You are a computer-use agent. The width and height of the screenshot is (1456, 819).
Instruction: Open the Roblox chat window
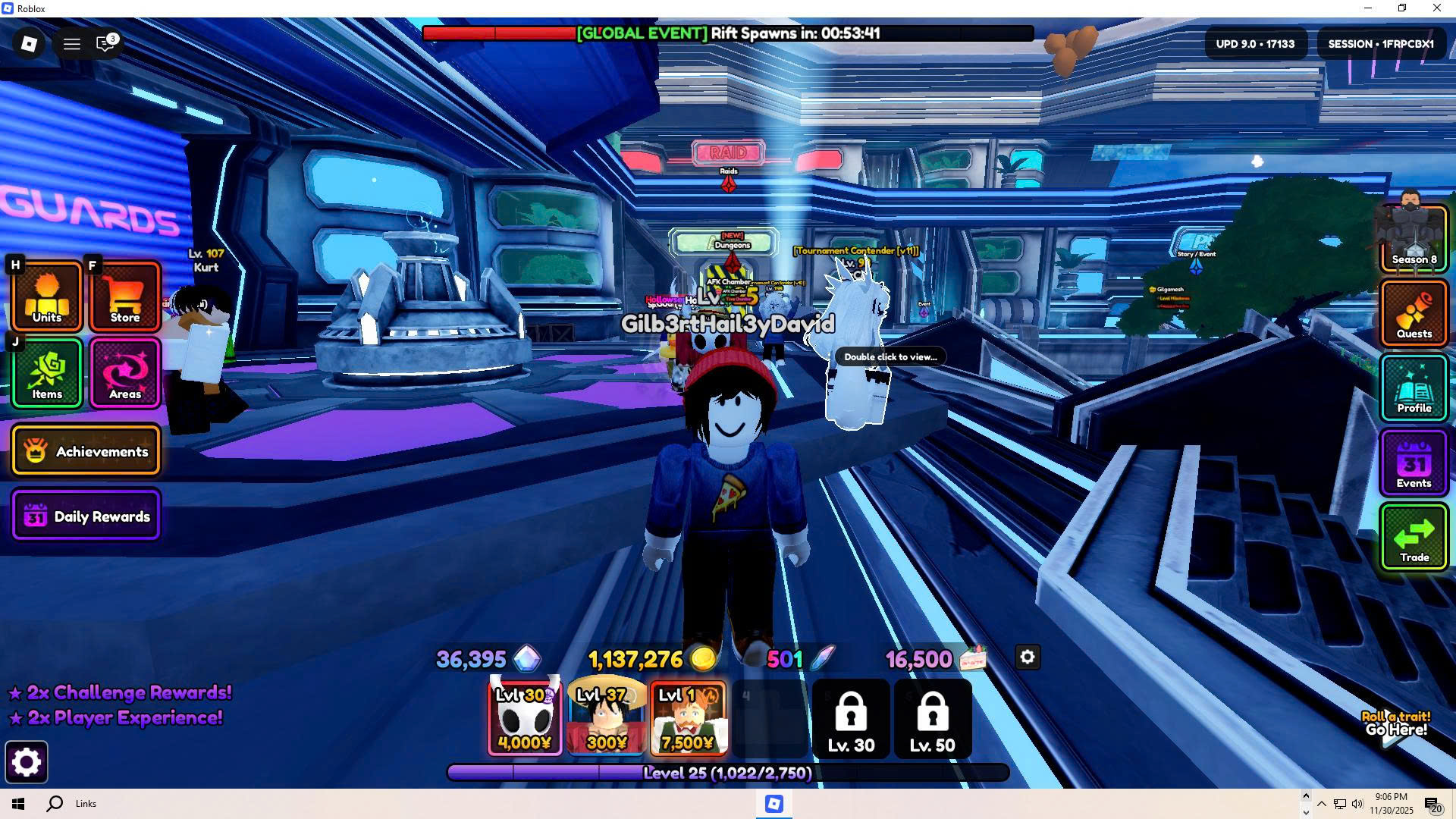tap(105, 44)
